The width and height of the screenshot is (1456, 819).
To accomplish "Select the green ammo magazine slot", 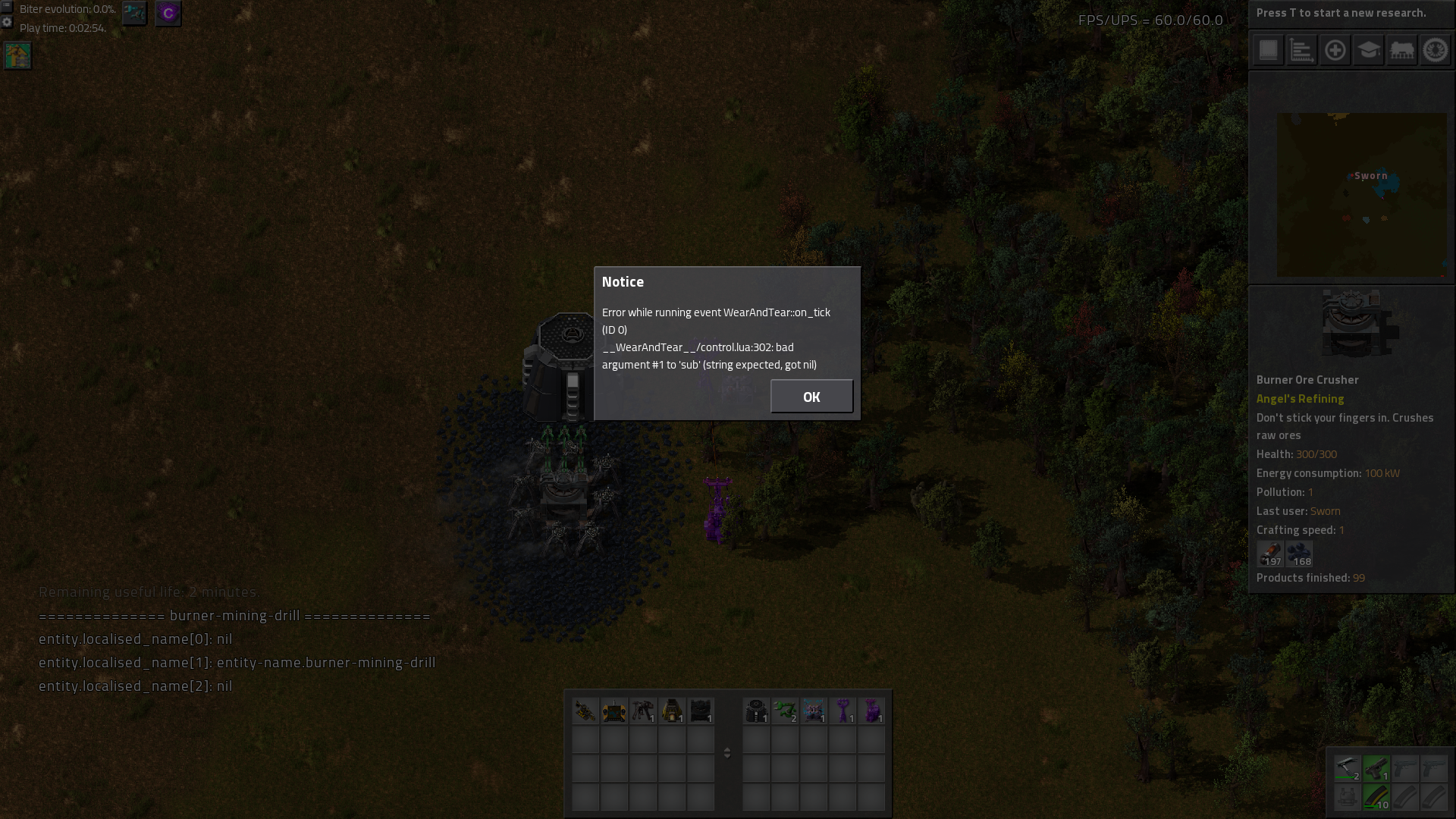I will point(1376,797).
